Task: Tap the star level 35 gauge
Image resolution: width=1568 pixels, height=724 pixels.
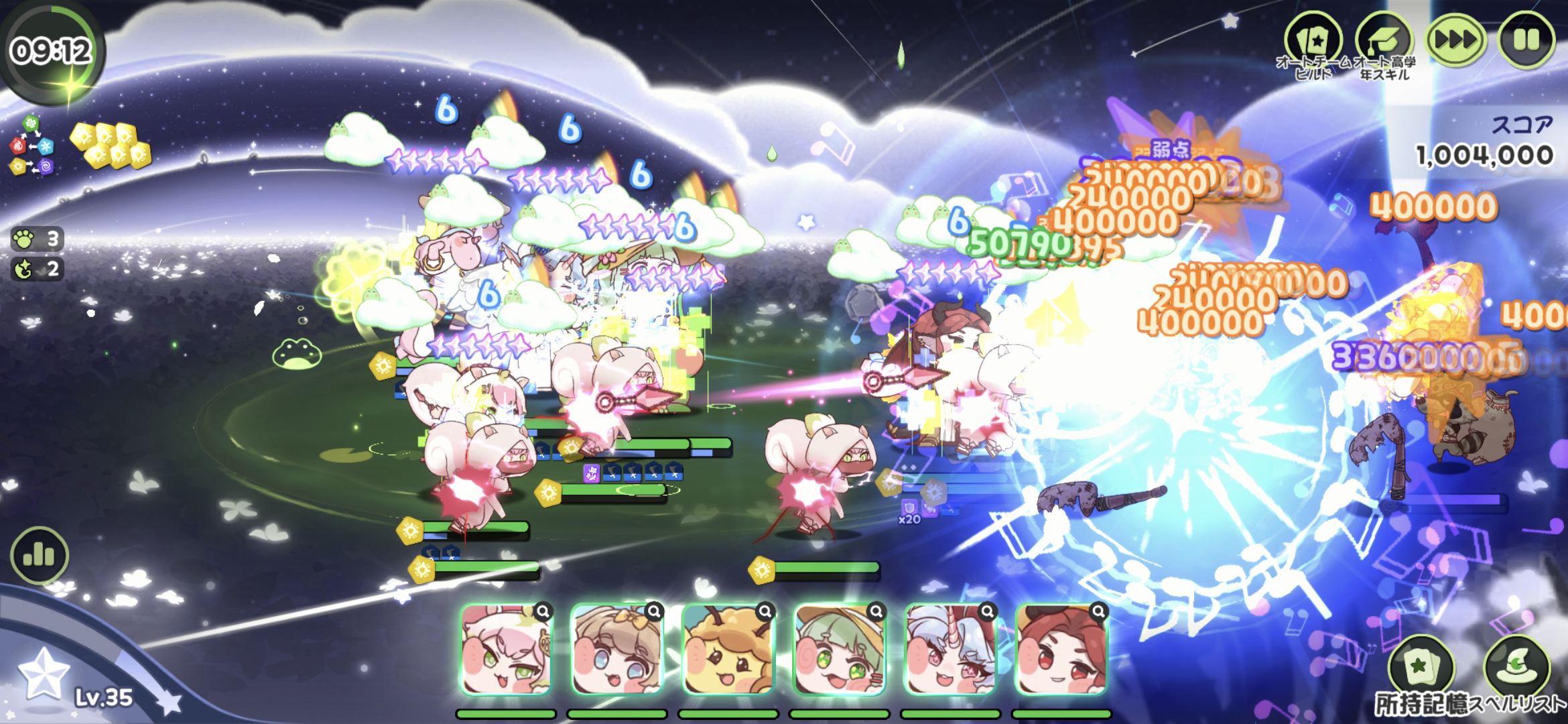Action: pos(44,674)
